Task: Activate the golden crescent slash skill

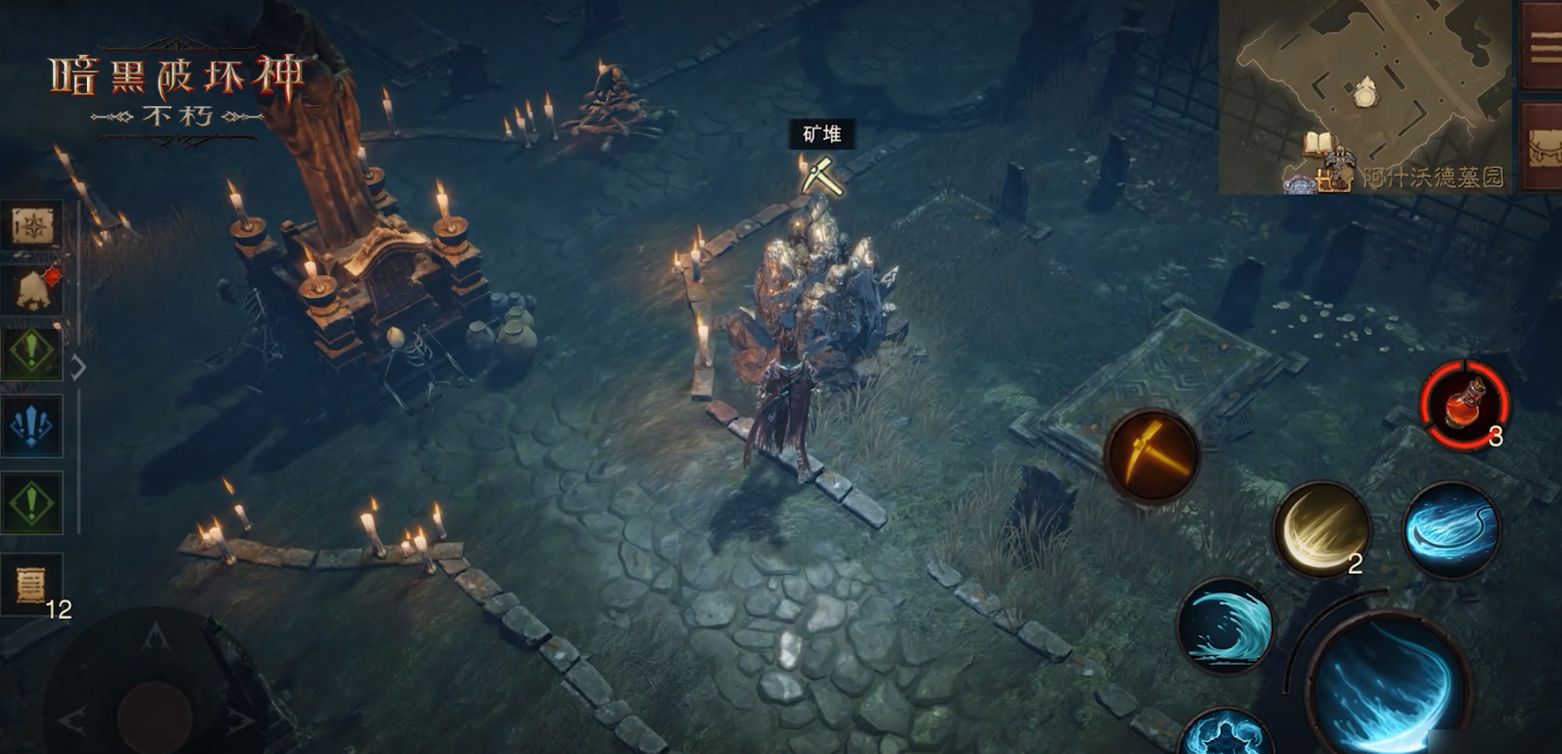Action: [x=1320, y=528]
